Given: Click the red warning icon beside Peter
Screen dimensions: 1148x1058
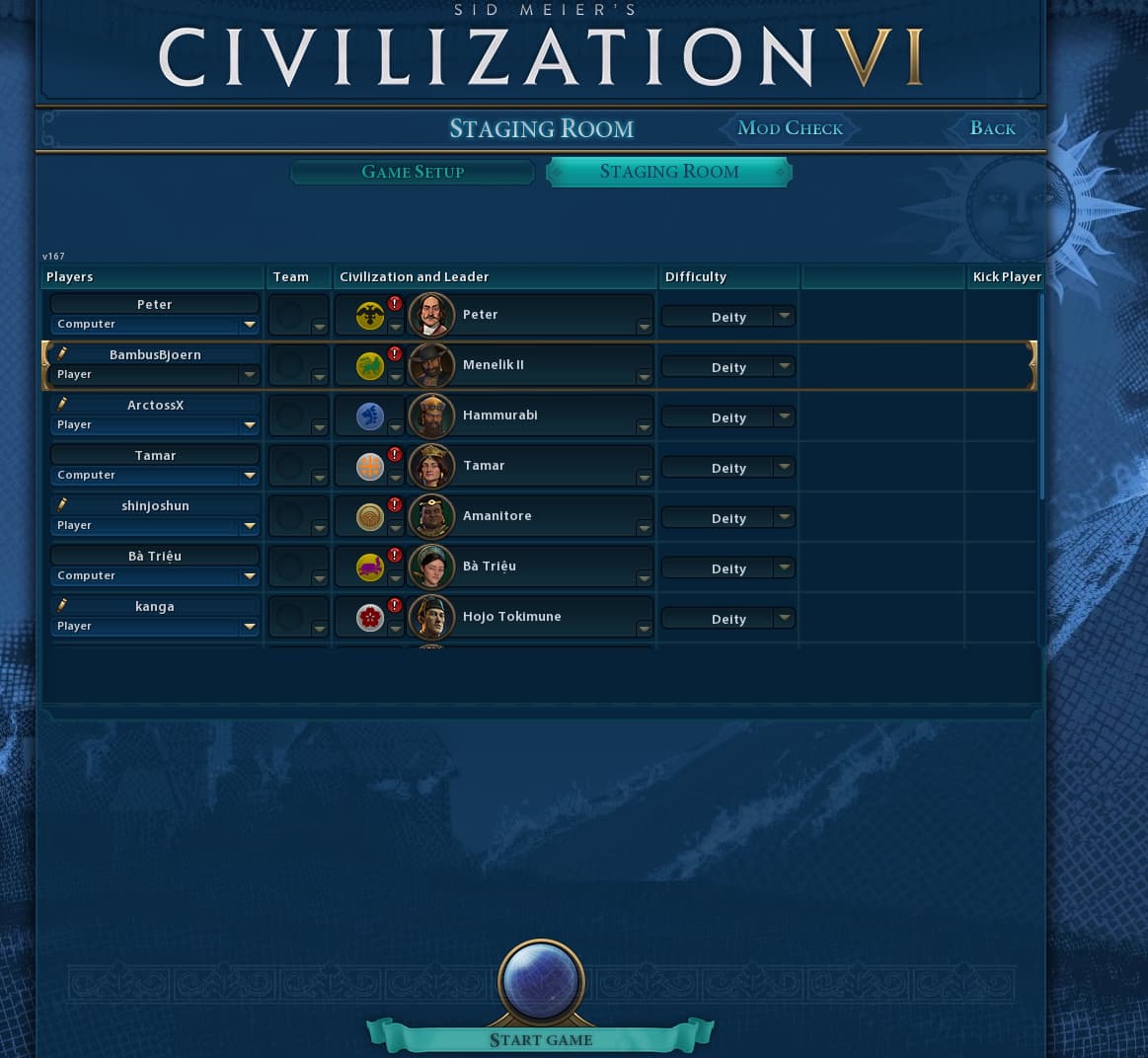Looking at the screenshot, I should tap(395, 304).
